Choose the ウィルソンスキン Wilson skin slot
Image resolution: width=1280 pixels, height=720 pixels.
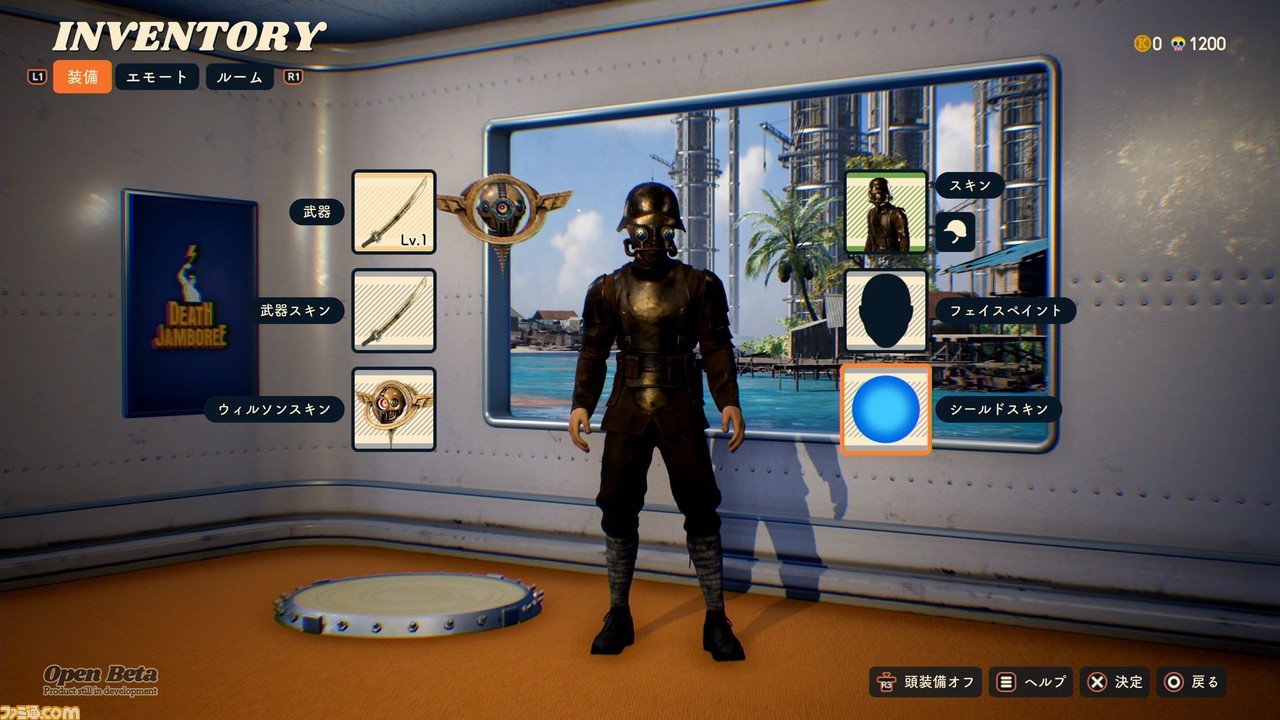point(393,408)
